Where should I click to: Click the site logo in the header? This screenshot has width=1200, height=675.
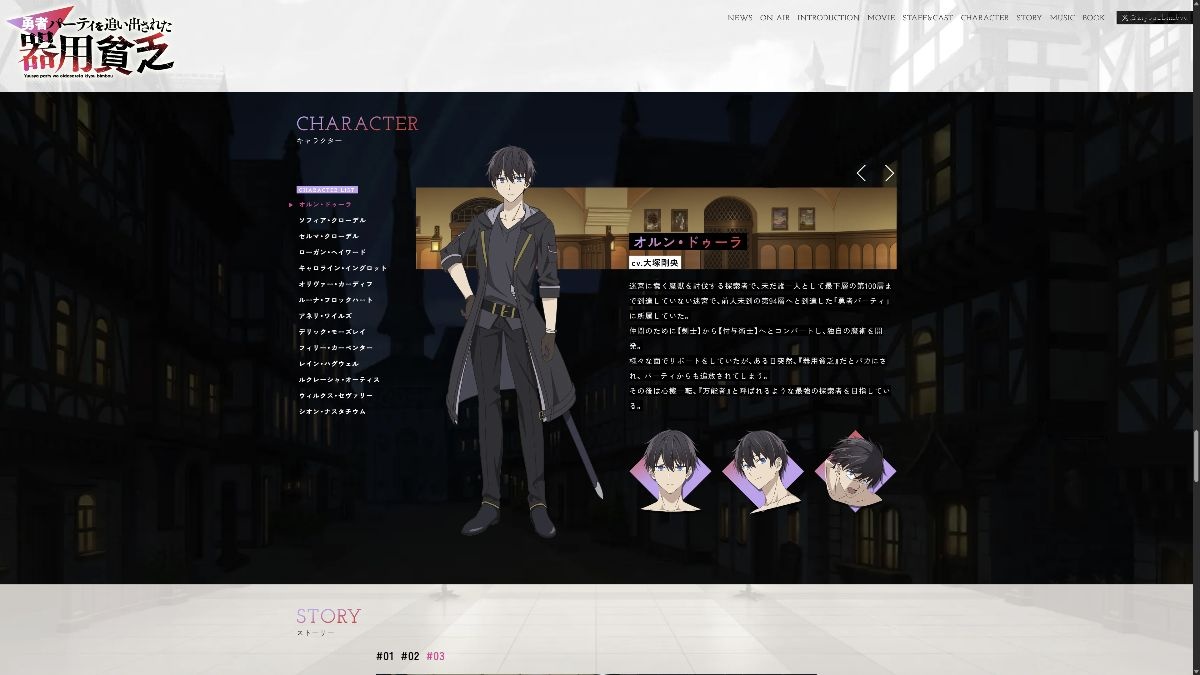tap(96, 45)
